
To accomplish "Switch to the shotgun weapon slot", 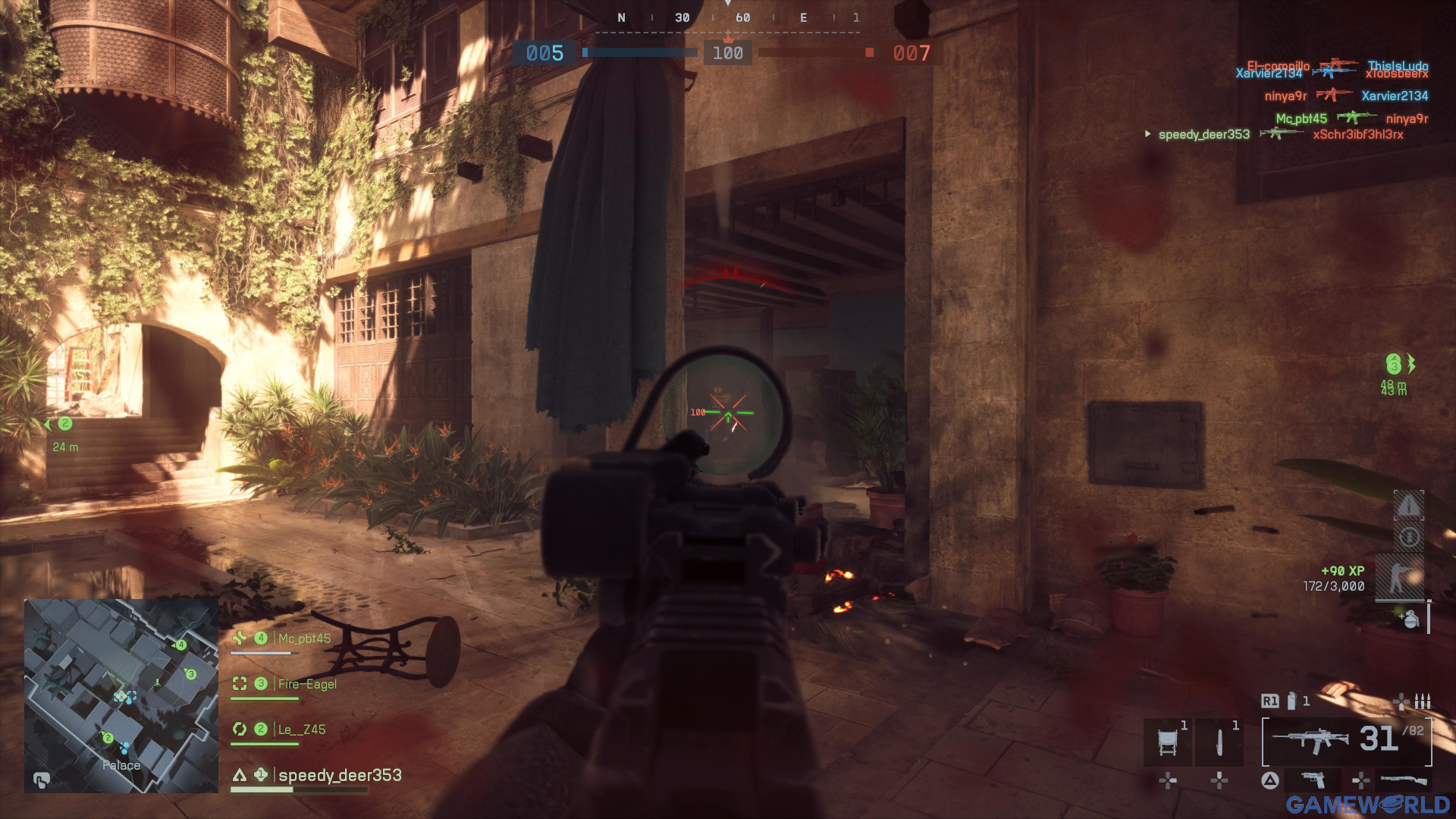I will [1403, 780].
